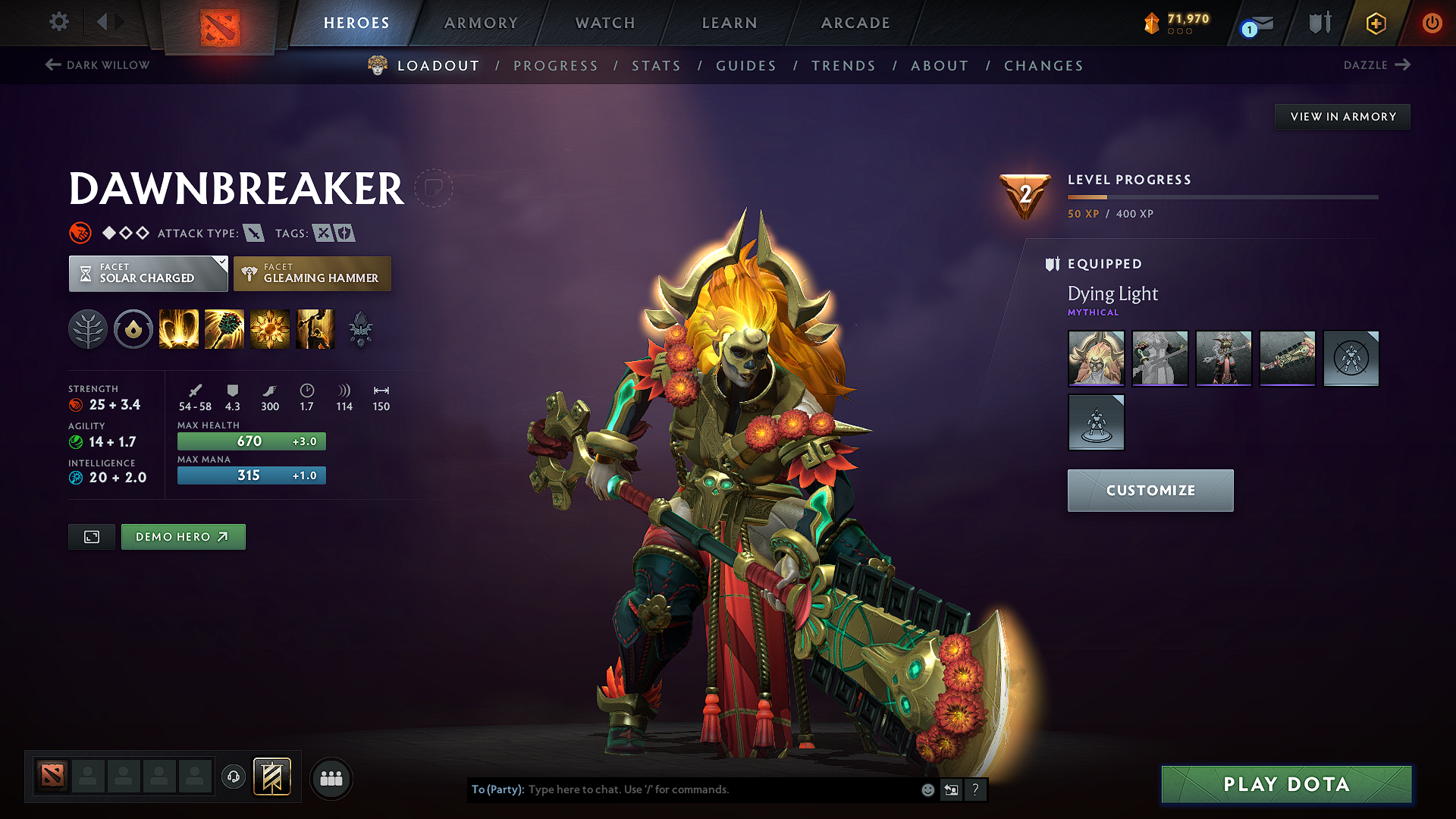
Task: Click the Solar Guardian ultimate ability icon
Action: pyautogui.click(x=315, y=329)
